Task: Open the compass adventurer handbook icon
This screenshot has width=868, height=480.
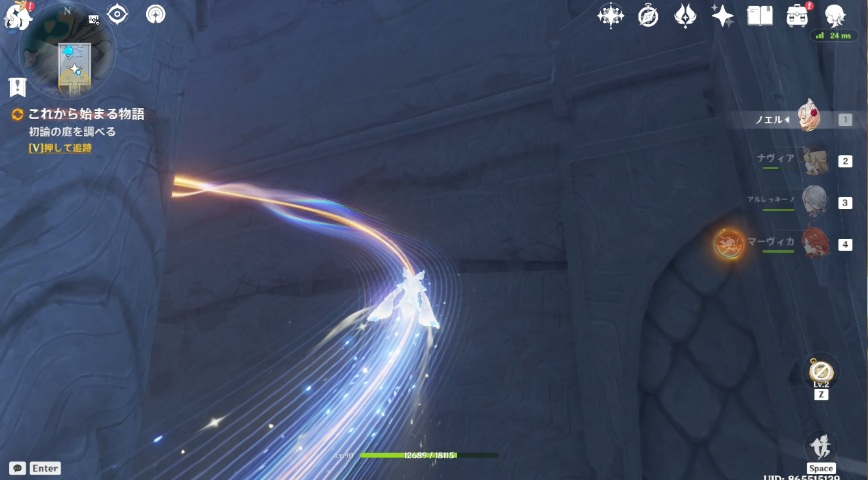Action: click(648, 15)
